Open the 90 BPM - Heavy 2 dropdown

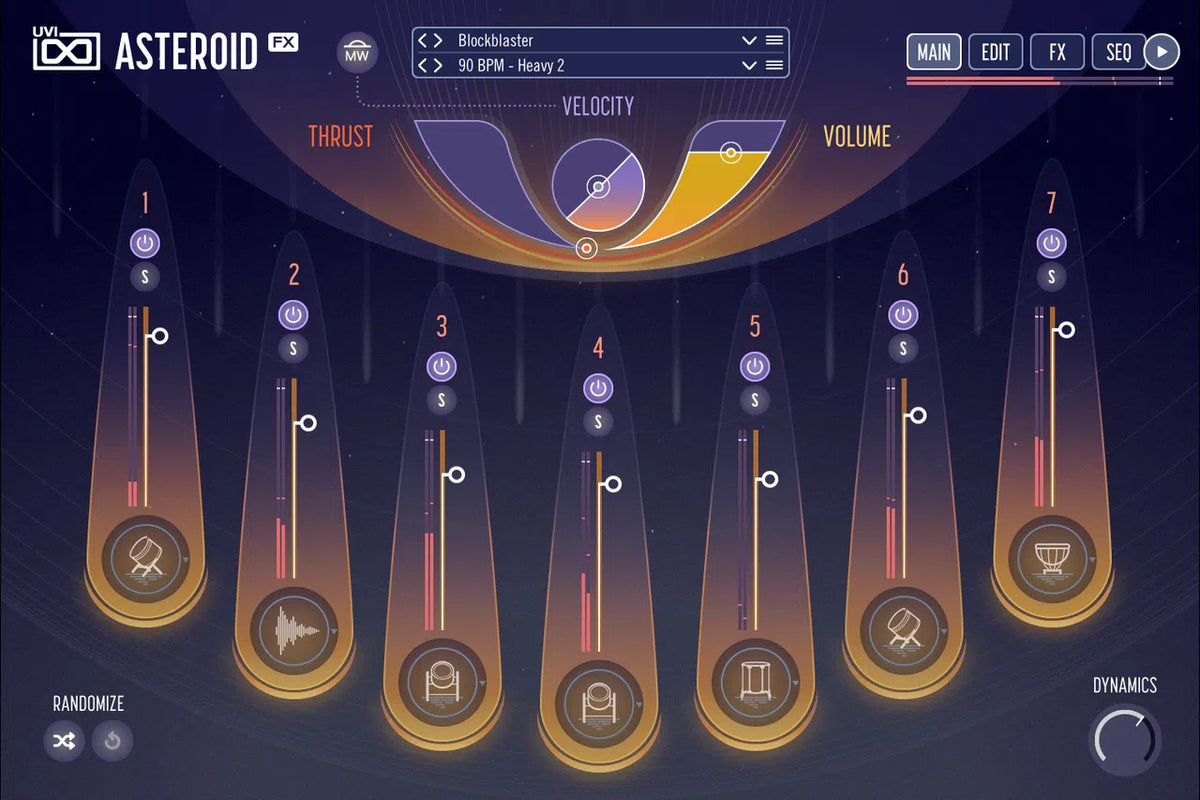pyautogui.click(x=748, y=65)
